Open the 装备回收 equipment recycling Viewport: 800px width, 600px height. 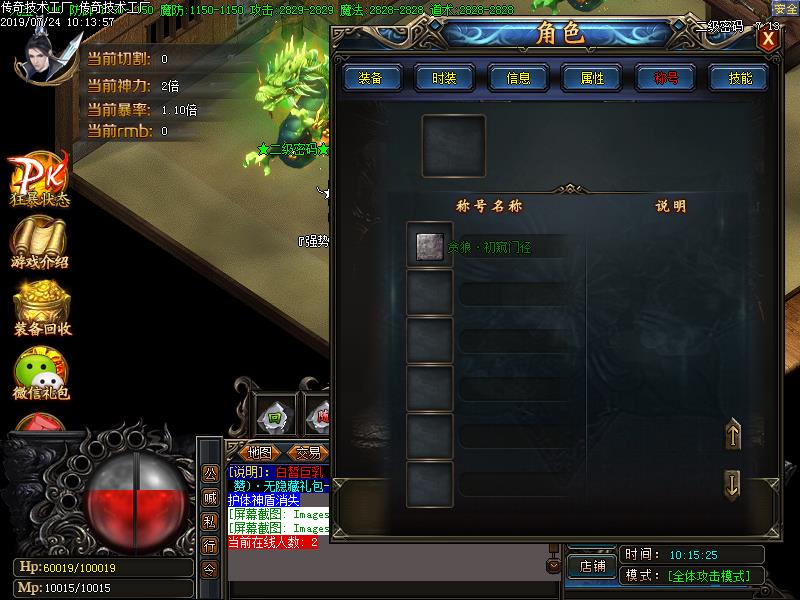42,306
